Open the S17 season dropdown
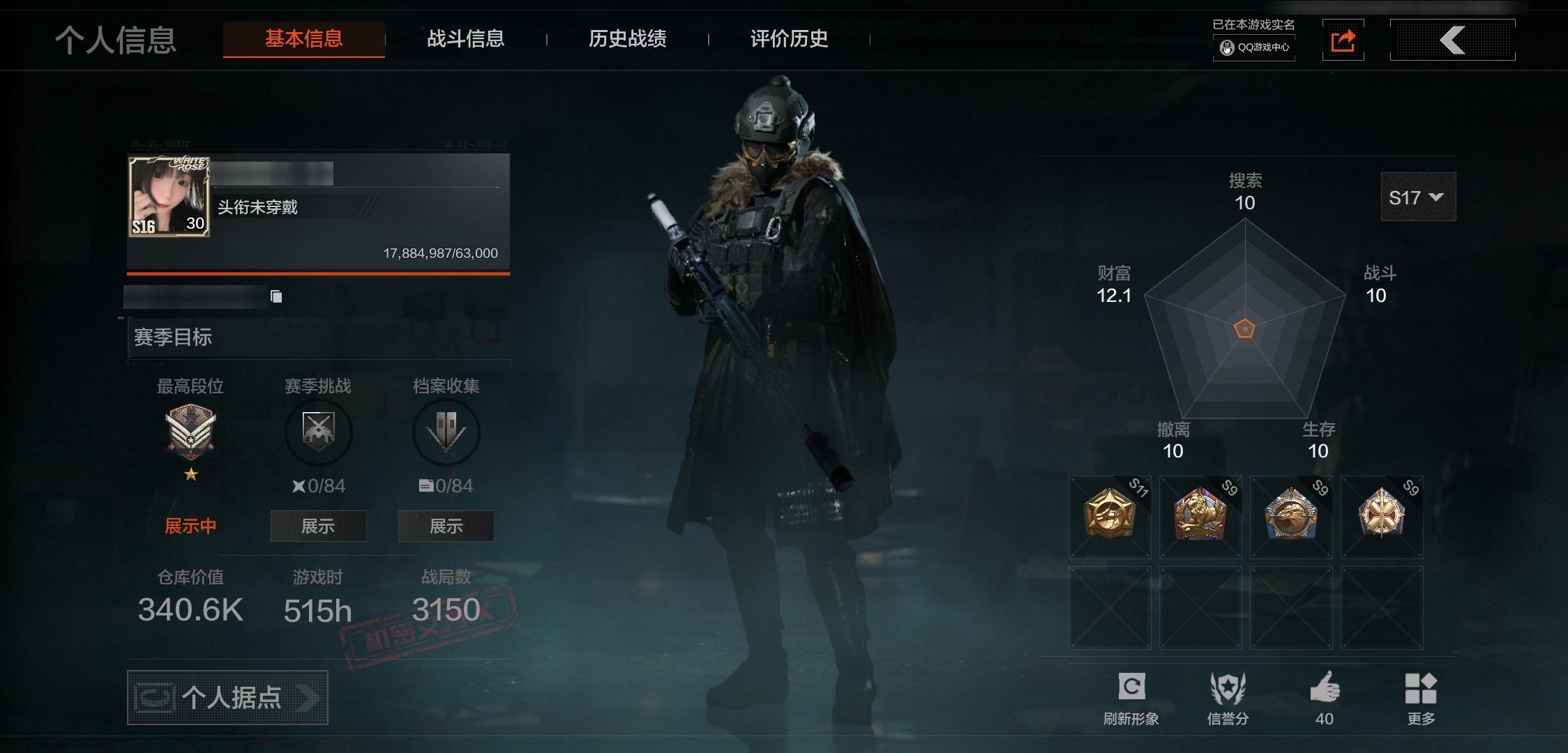 coord(1417,198)
